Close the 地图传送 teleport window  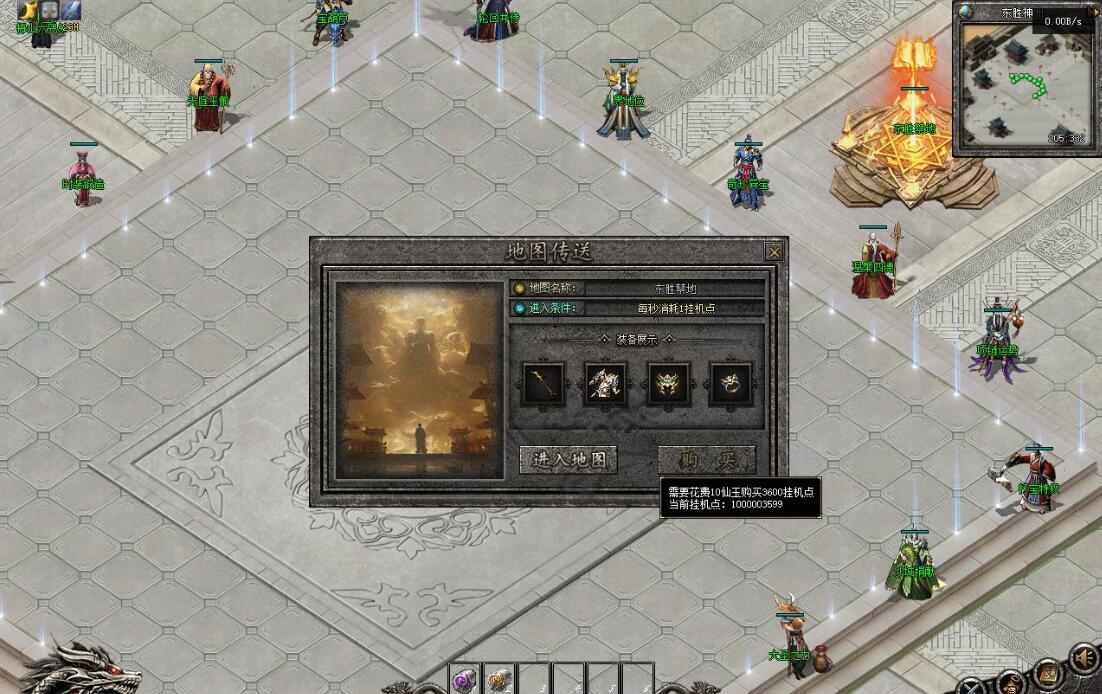pos(773,252)
